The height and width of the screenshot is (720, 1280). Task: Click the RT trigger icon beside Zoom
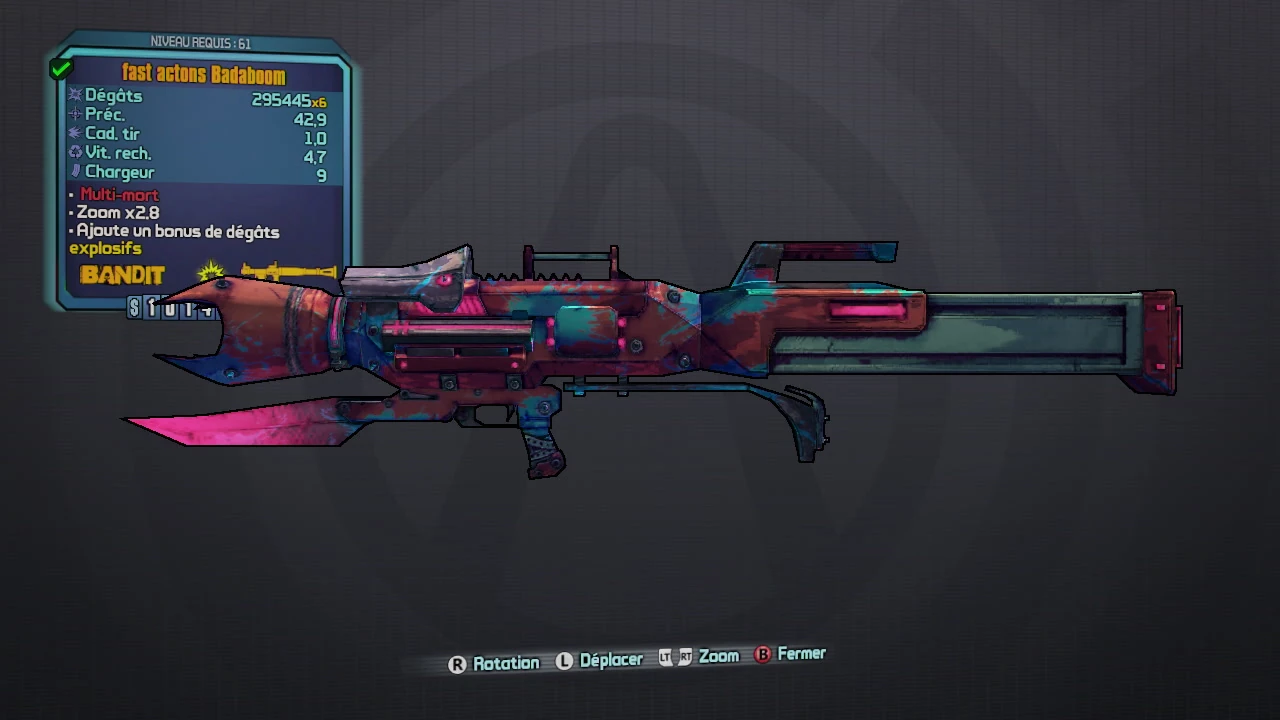pyautogui.click(x=684, y=657)
